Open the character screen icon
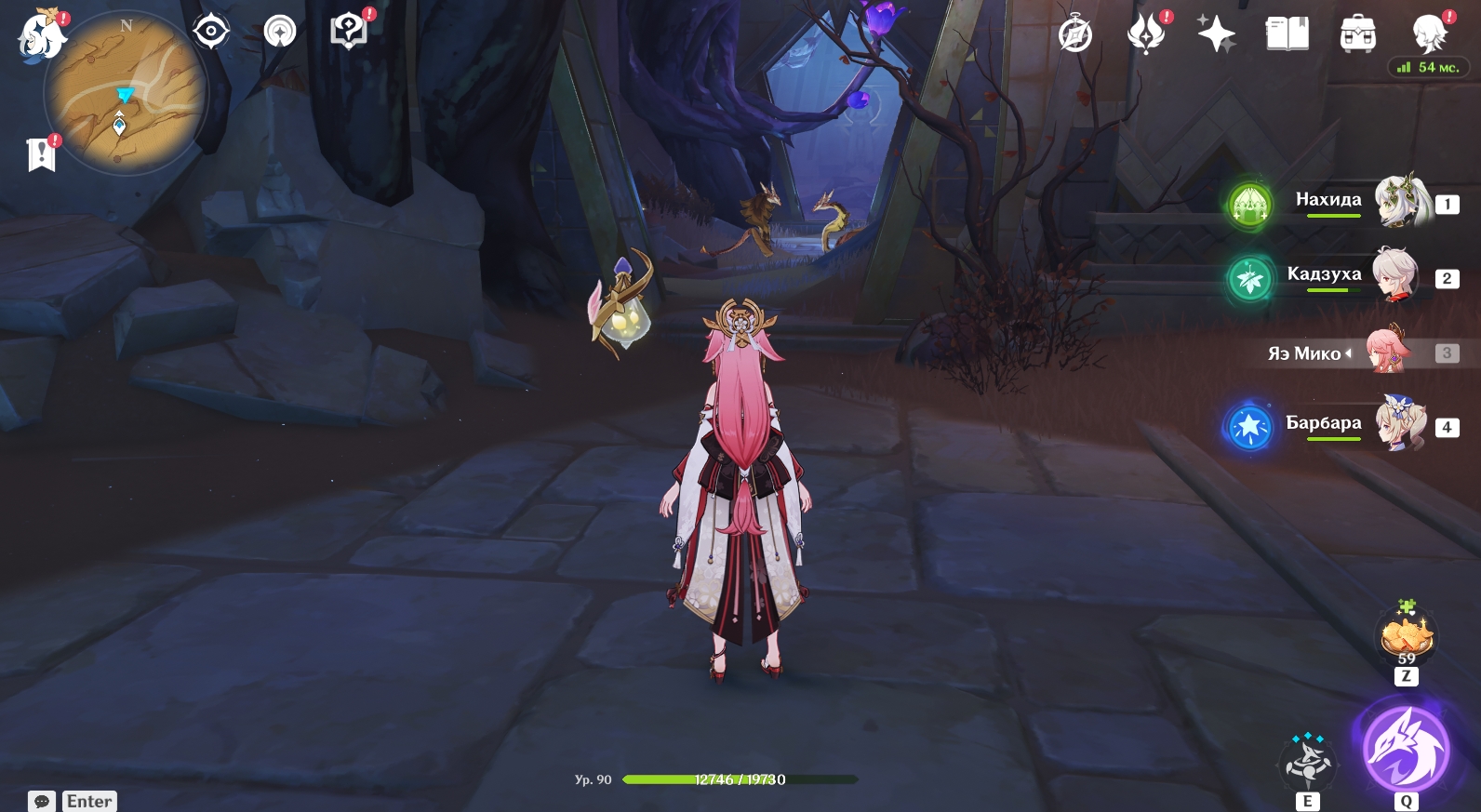Viewport: 1481px width, 812px height. tap(1428, 33)
